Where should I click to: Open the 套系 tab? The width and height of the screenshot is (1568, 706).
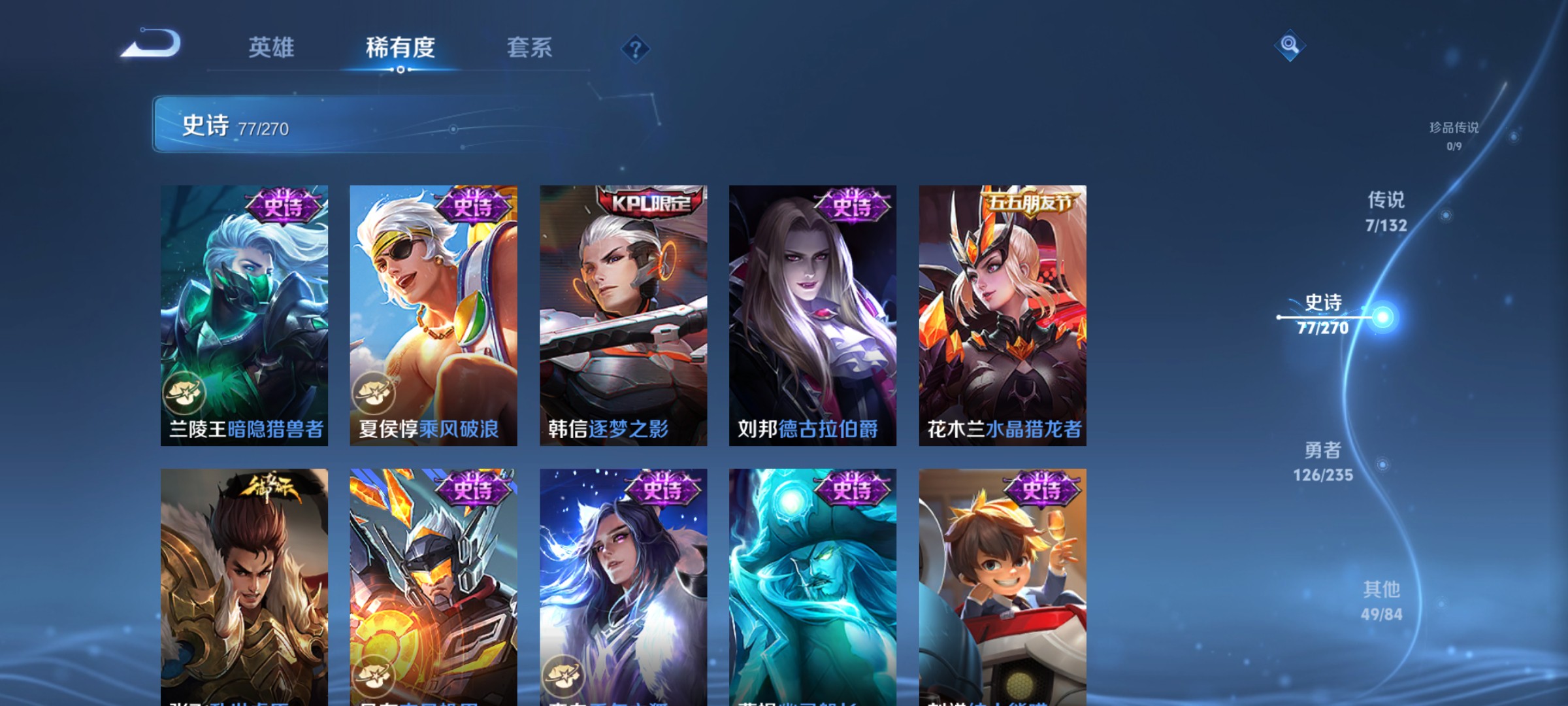(x=530, y=47)
